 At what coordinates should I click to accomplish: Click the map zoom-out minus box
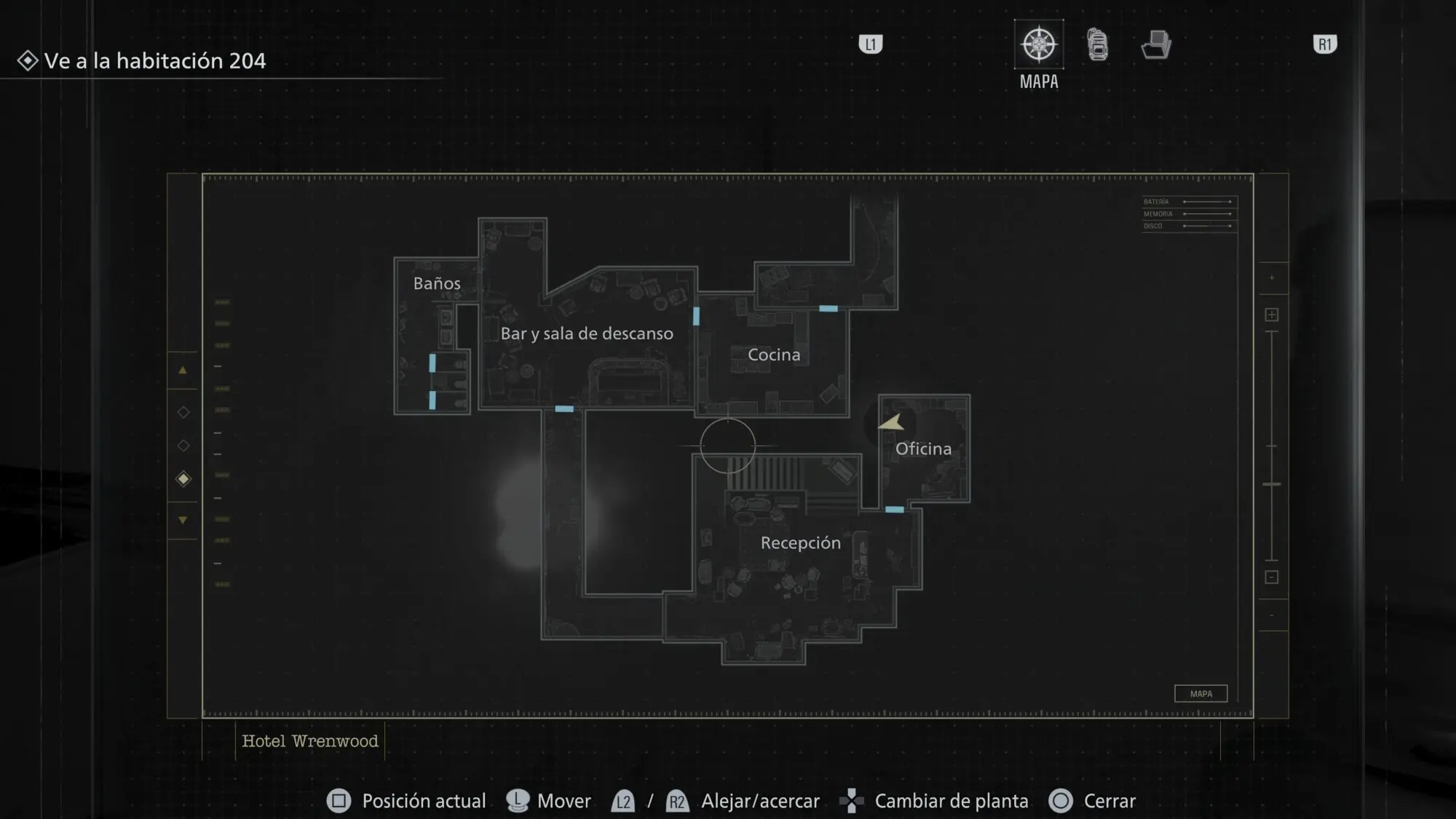[1272, 577]
